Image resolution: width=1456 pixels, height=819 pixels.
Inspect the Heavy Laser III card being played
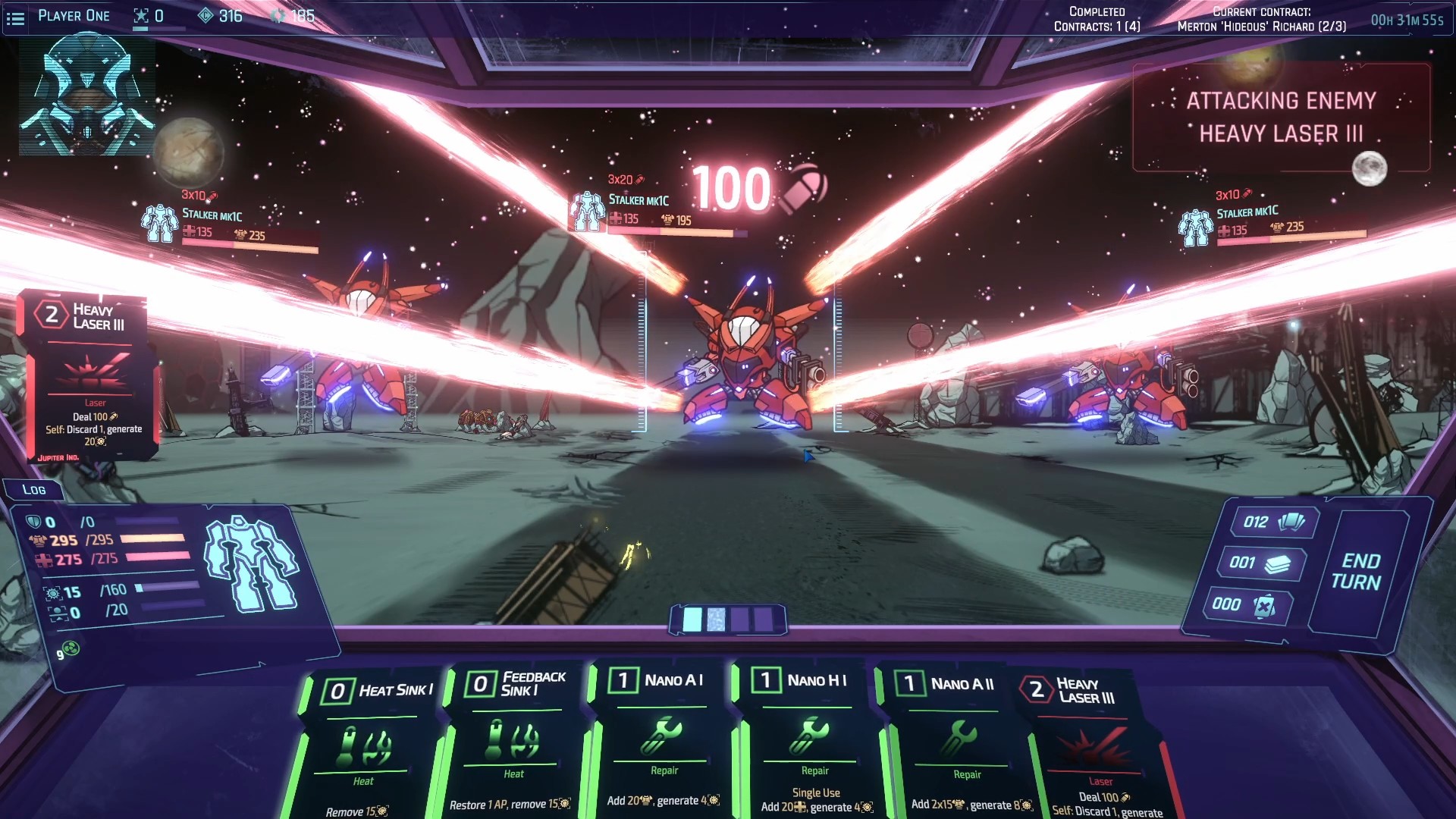[91, 375]
